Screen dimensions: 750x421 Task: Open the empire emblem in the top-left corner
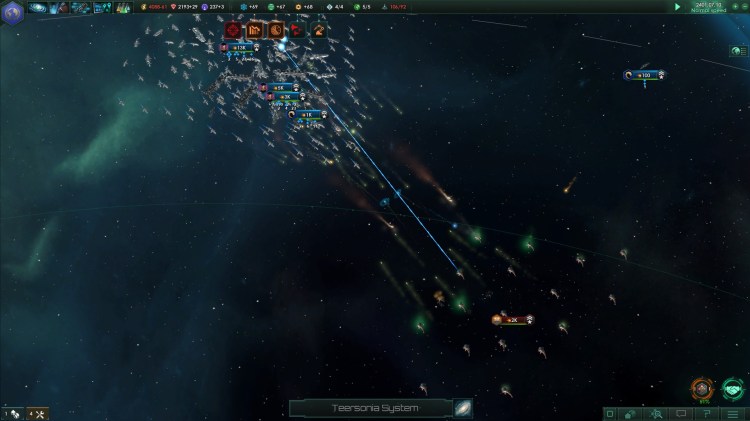click(x=11, y=8)
